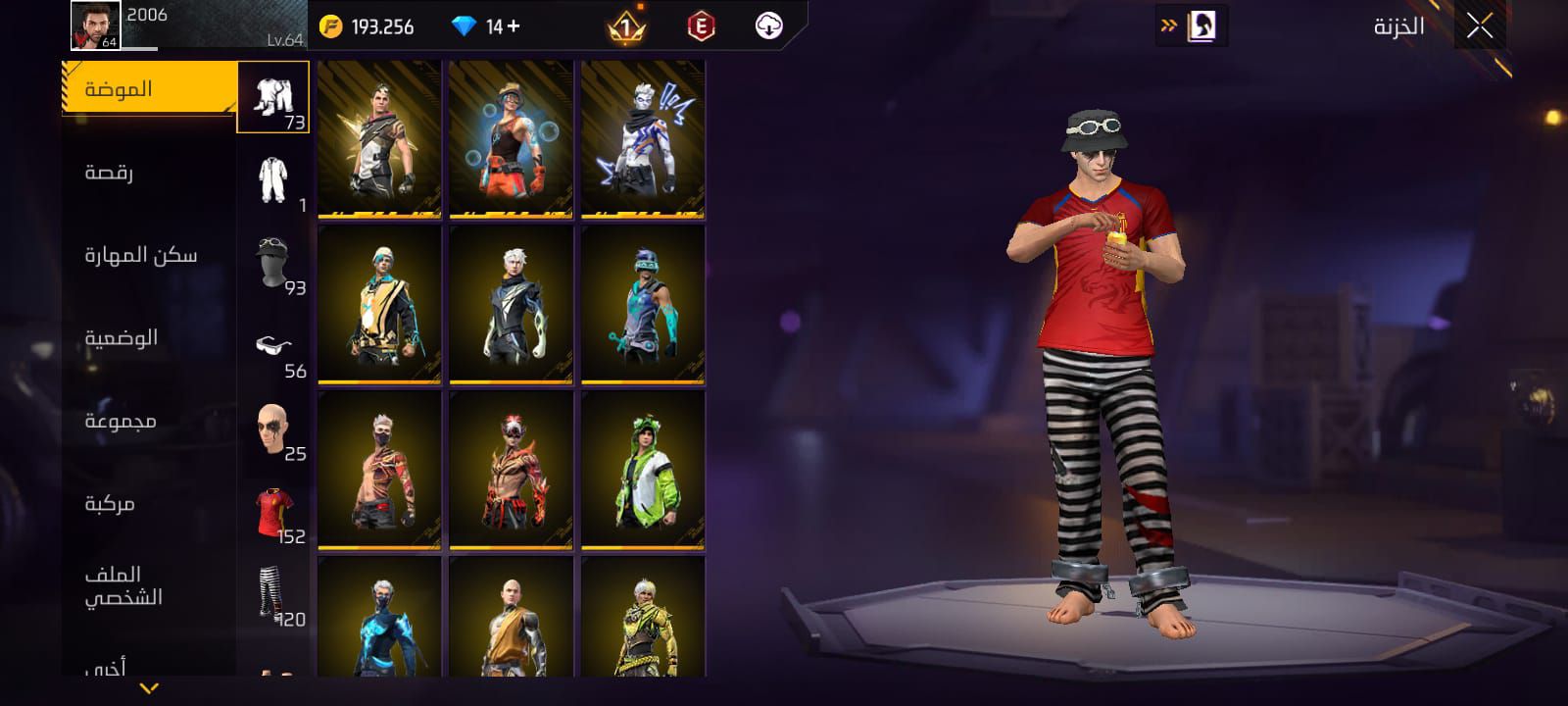The height and width of the screenshot is (706, 1568).
Task: Open the مجموعة collection category
Action: point(149,422)
